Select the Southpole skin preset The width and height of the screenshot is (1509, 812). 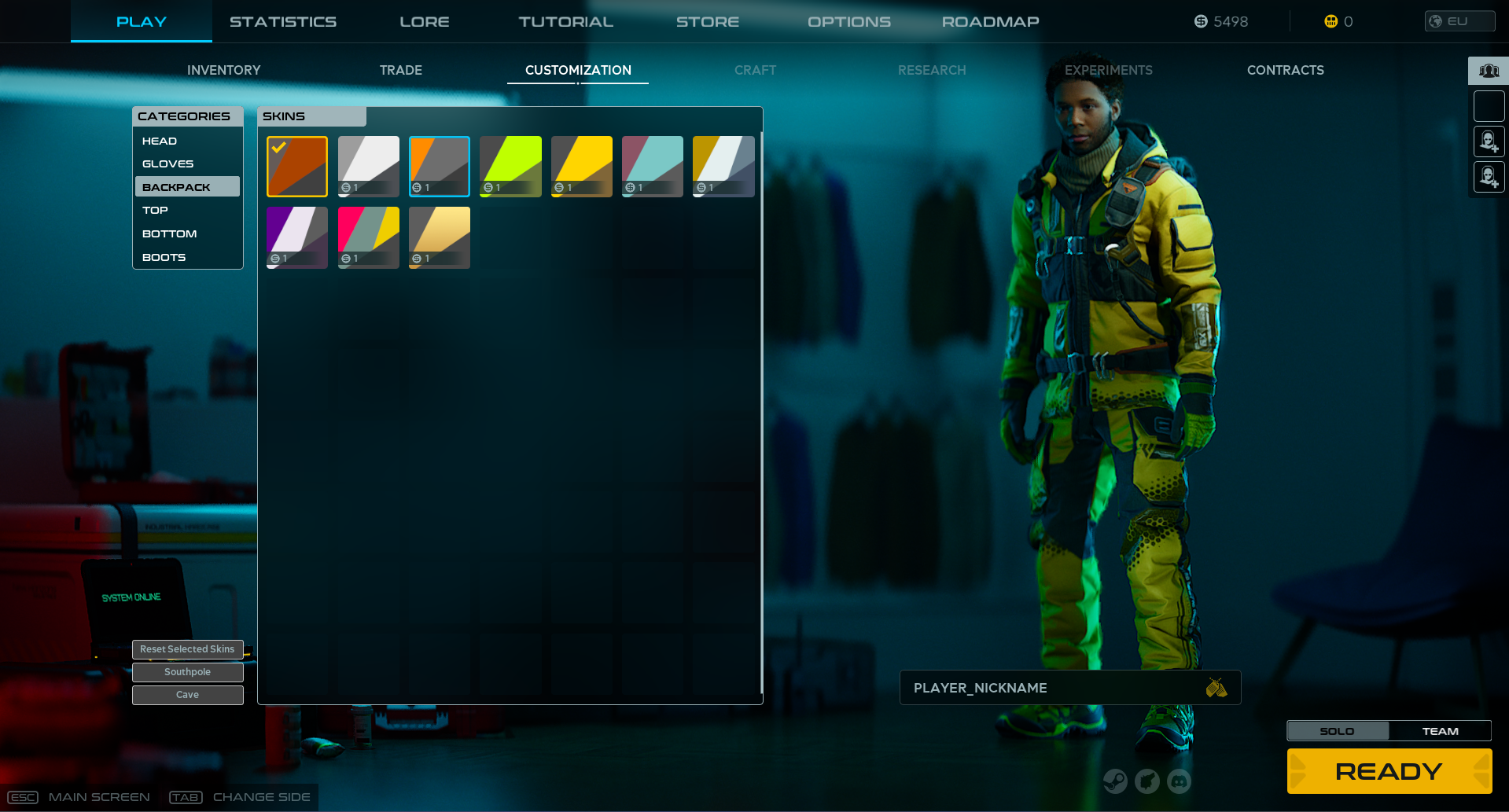pos(187,672)
